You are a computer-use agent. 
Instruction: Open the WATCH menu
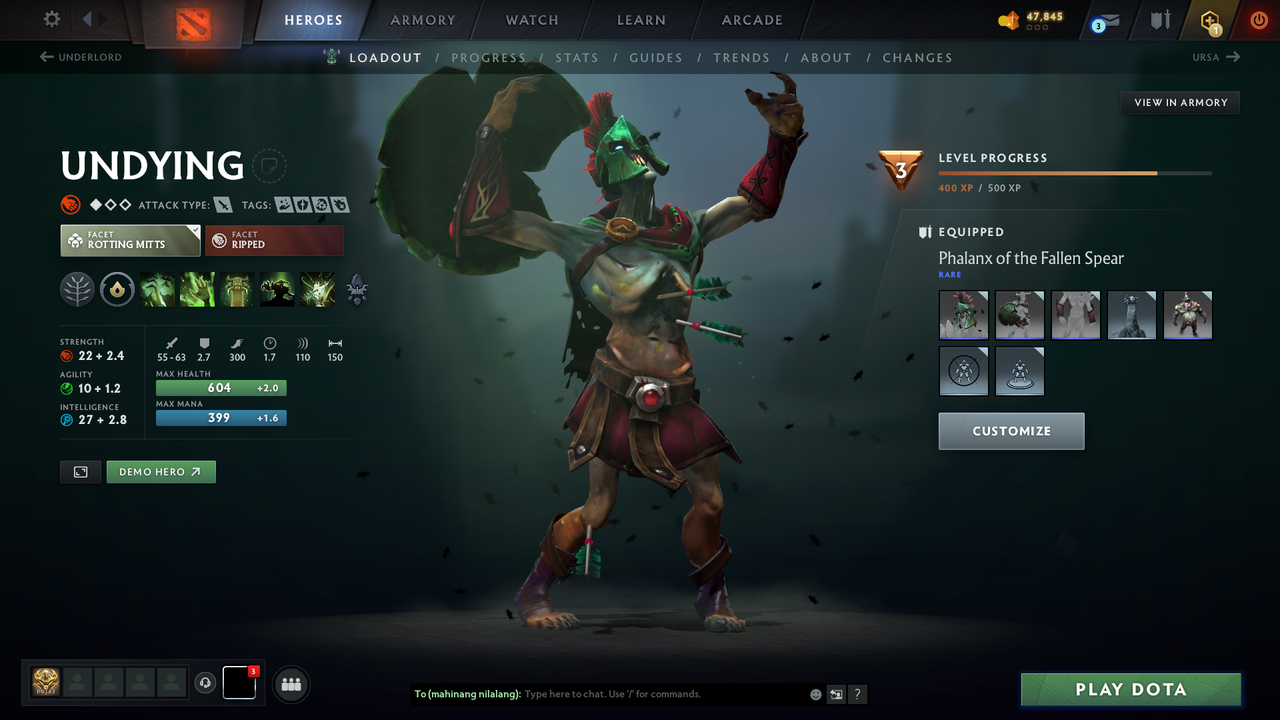[531, 20]
